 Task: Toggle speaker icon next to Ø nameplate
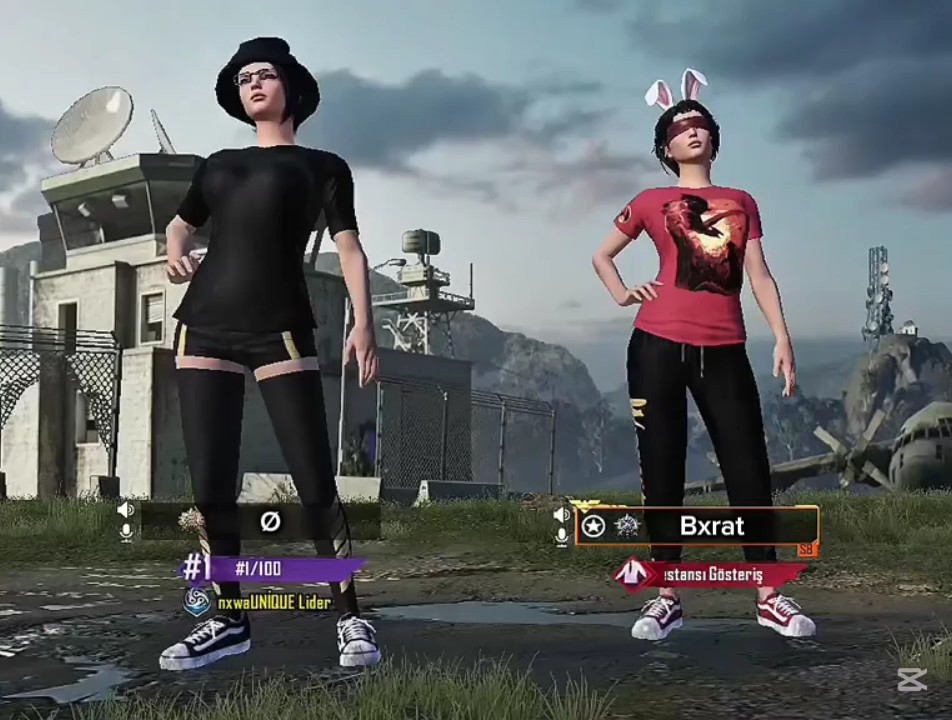126,510
